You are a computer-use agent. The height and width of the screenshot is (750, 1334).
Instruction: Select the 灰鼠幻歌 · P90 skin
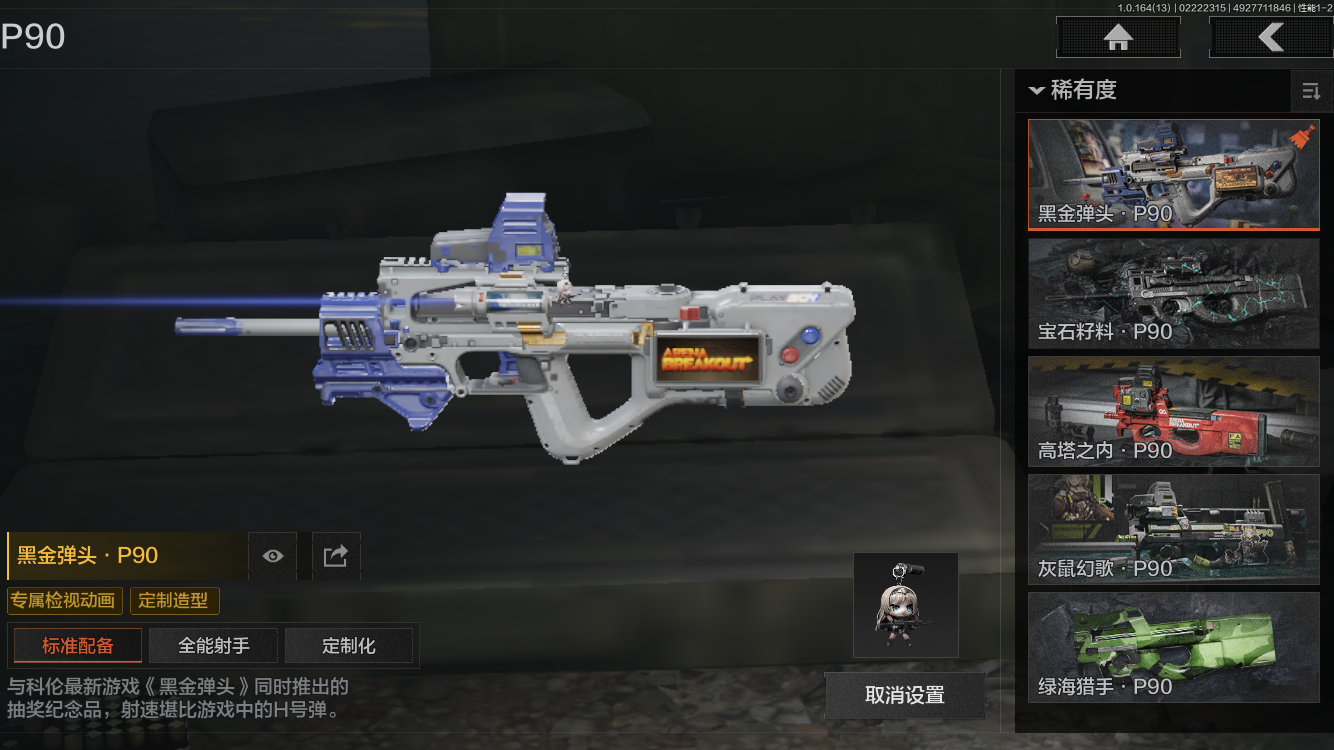[1173, 529]
